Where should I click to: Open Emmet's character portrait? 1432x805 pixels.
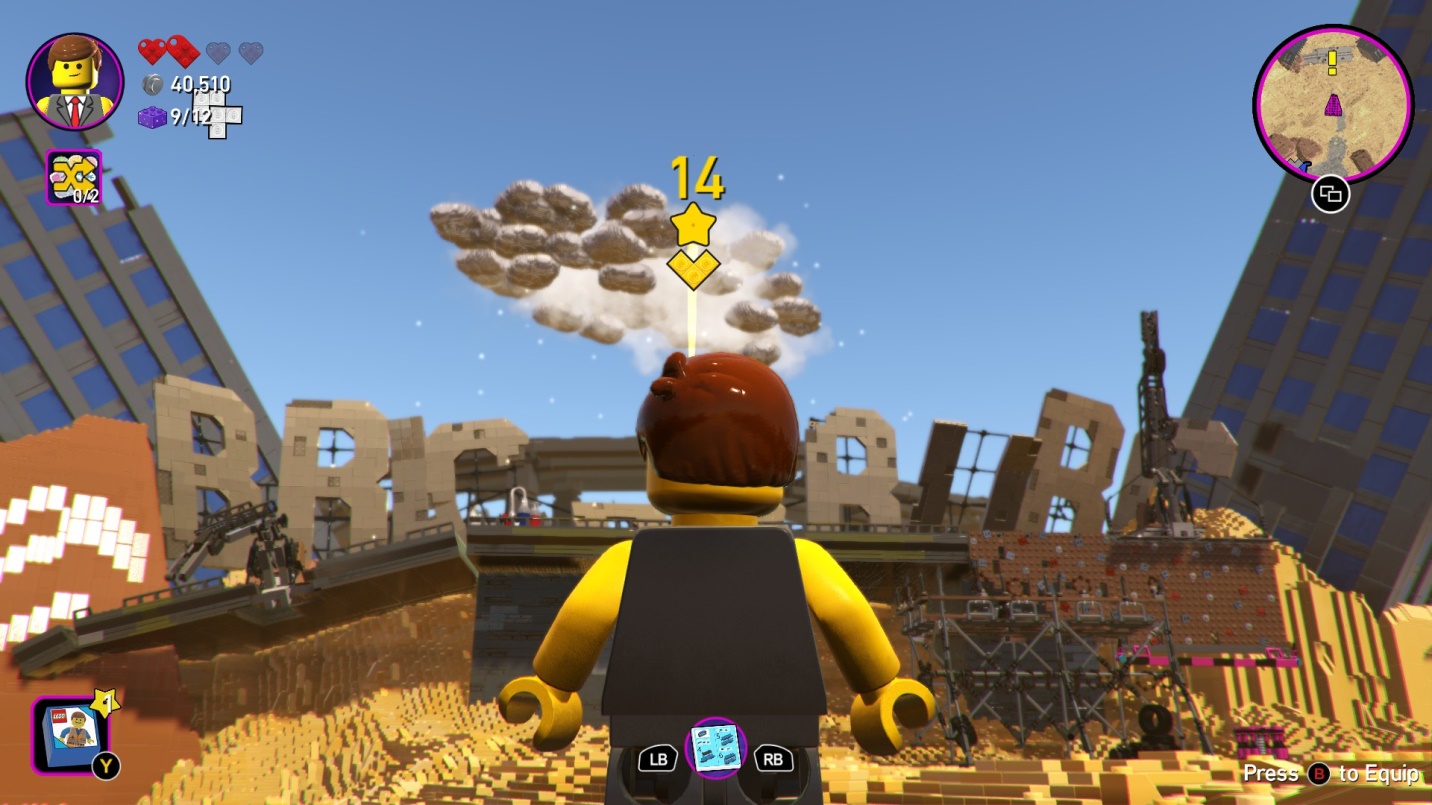pyautogui.click(x=75, y=80)
